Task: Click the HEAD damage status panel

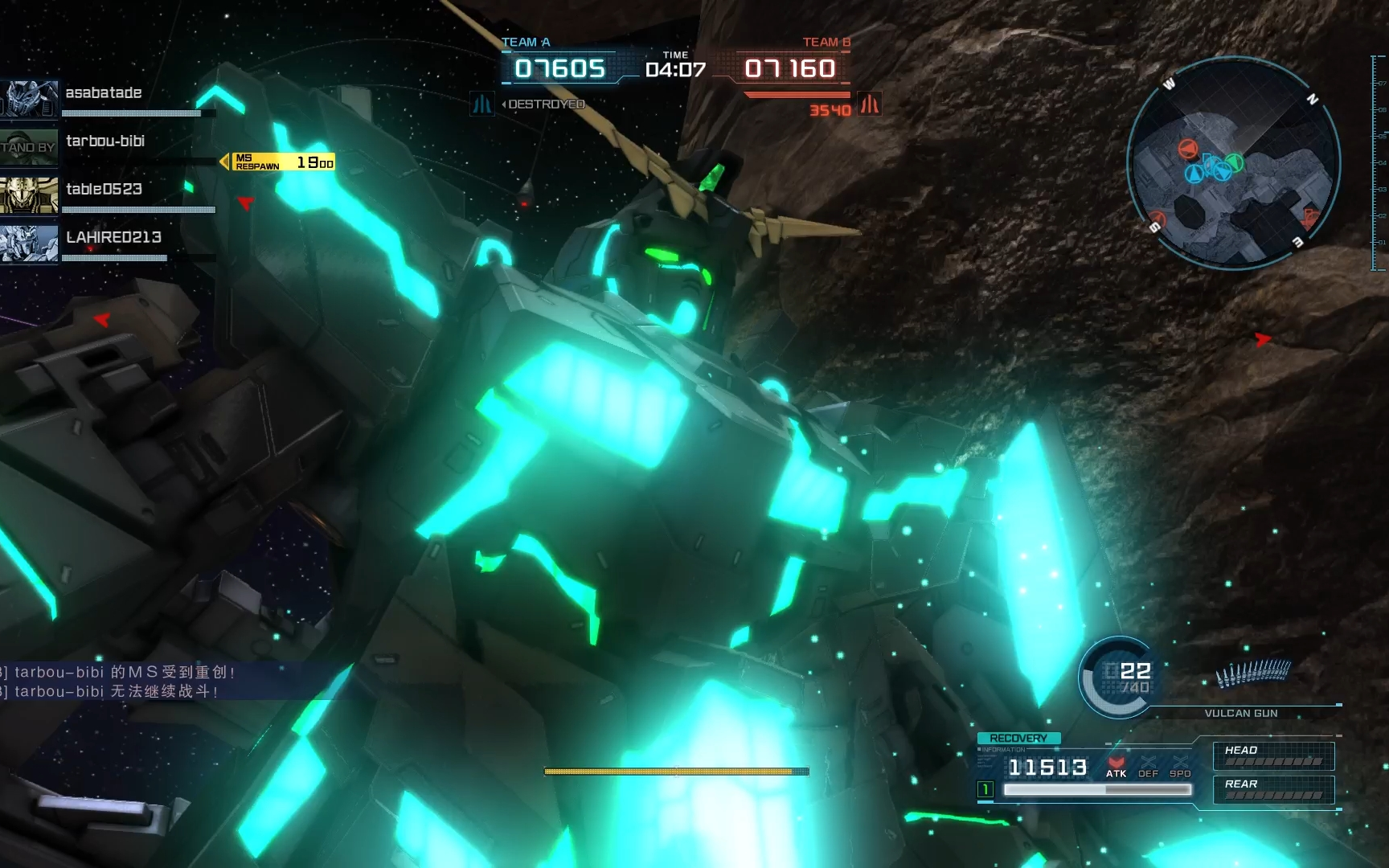Action: coord(1273,755)
